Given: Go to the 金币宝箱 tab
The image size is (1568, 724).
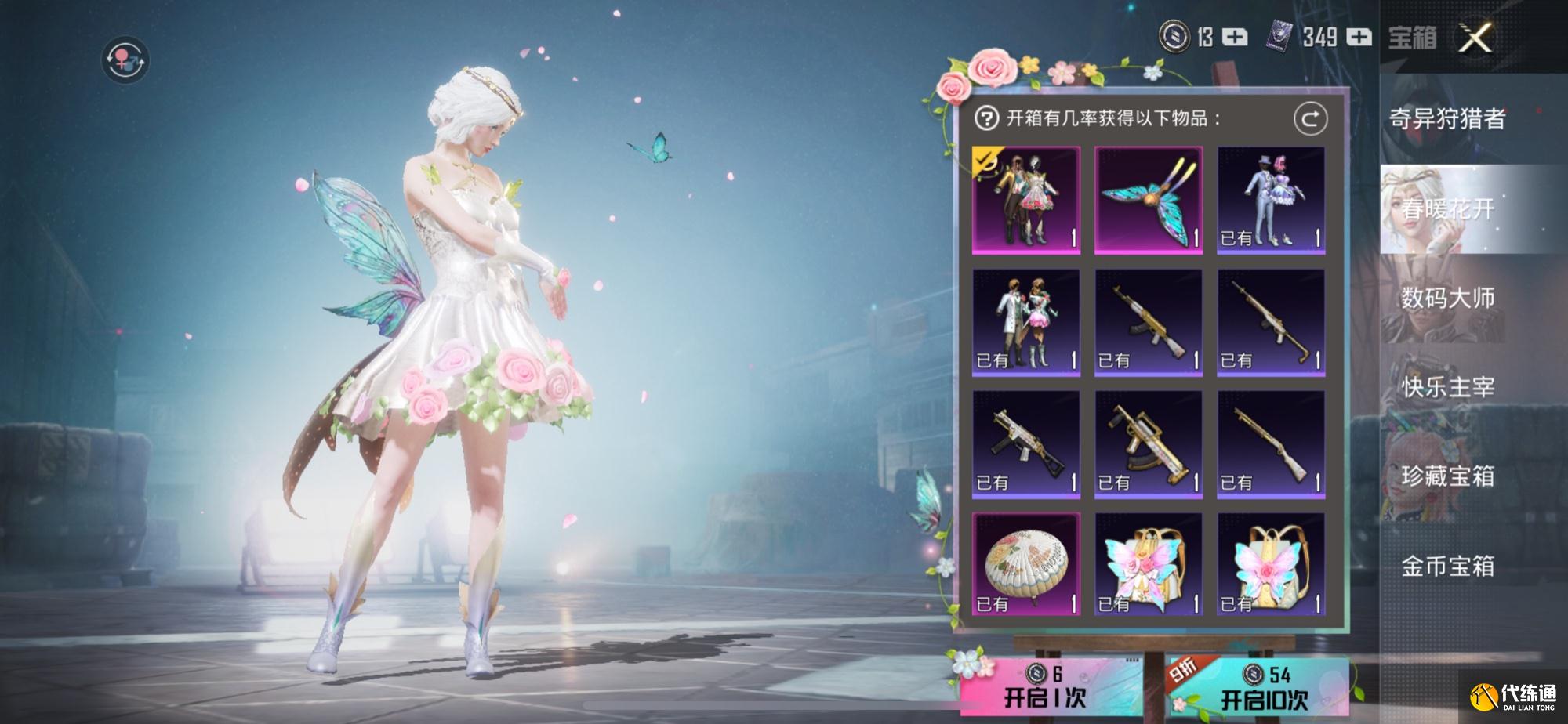Looking at the screenshot, I should click(x=1447, y=566).
